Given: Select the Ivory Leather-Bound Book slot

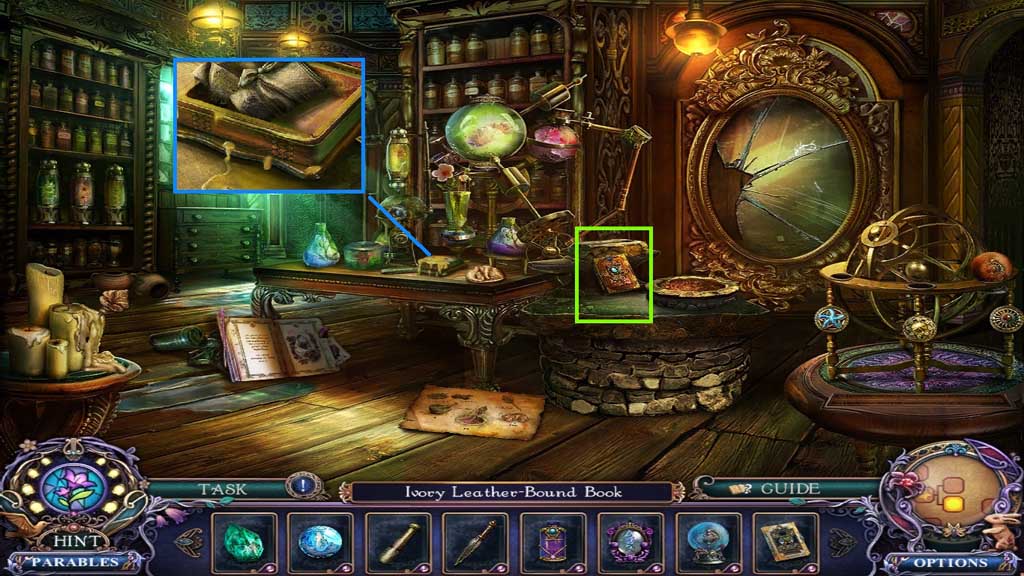Looking at the screenshot, I should pyautogui.click(x=786, y=542).
